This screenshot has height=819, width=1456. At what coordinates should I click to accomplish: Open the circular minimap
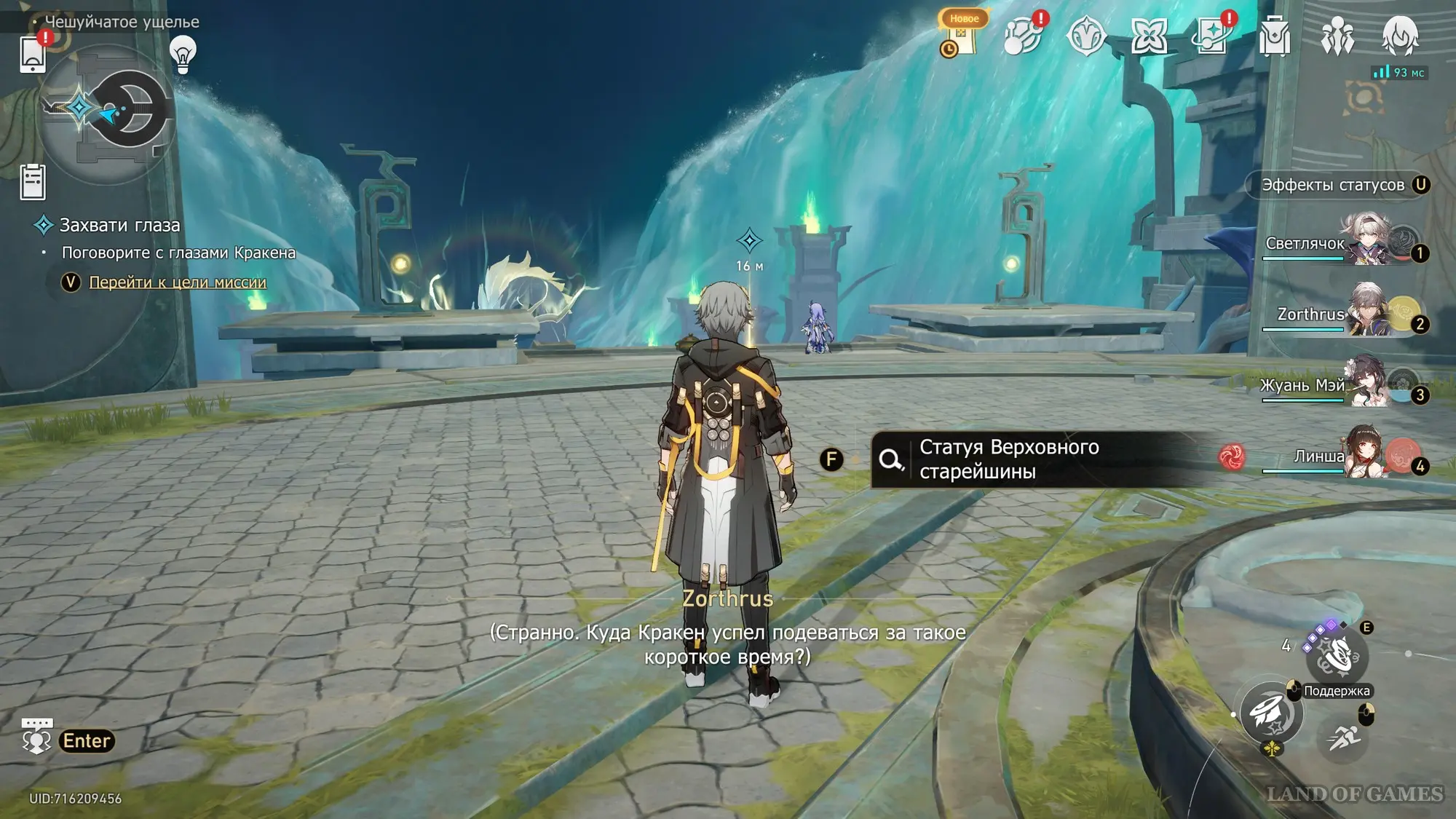[x=108, y=111]
